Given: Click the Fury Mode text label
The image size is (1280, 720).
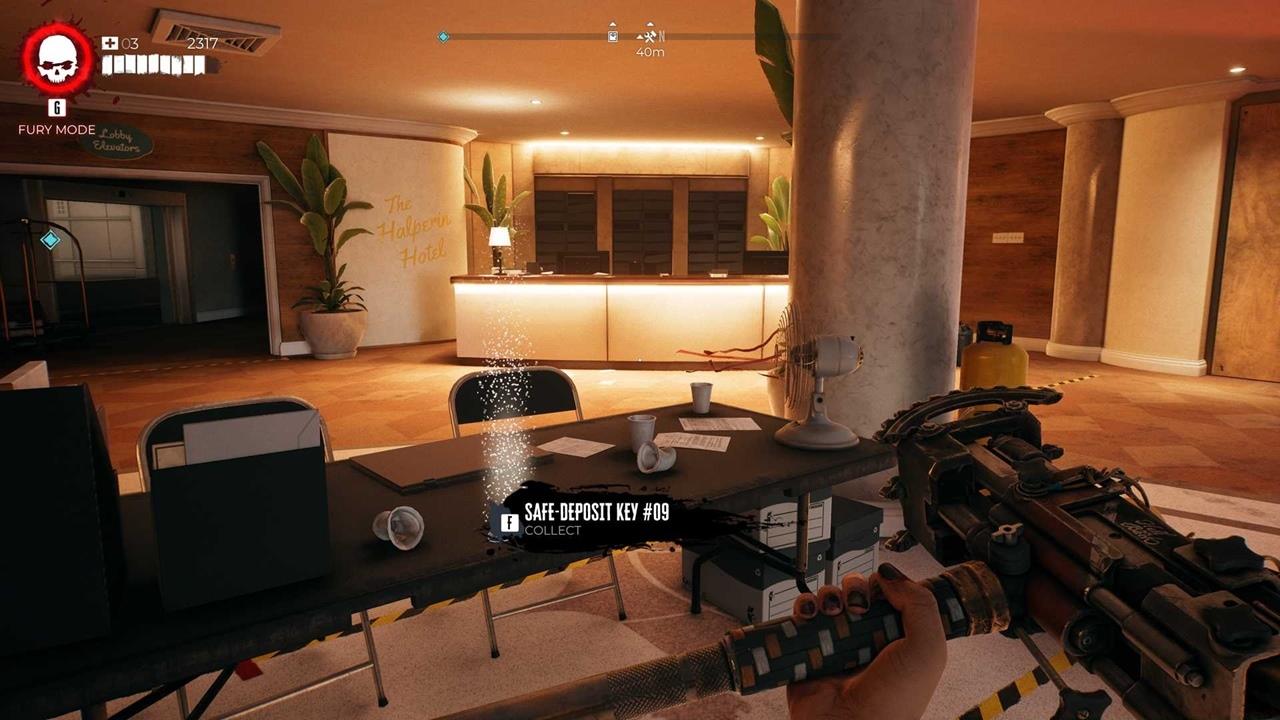Looking at the screenshot, I should coord(56,130).
